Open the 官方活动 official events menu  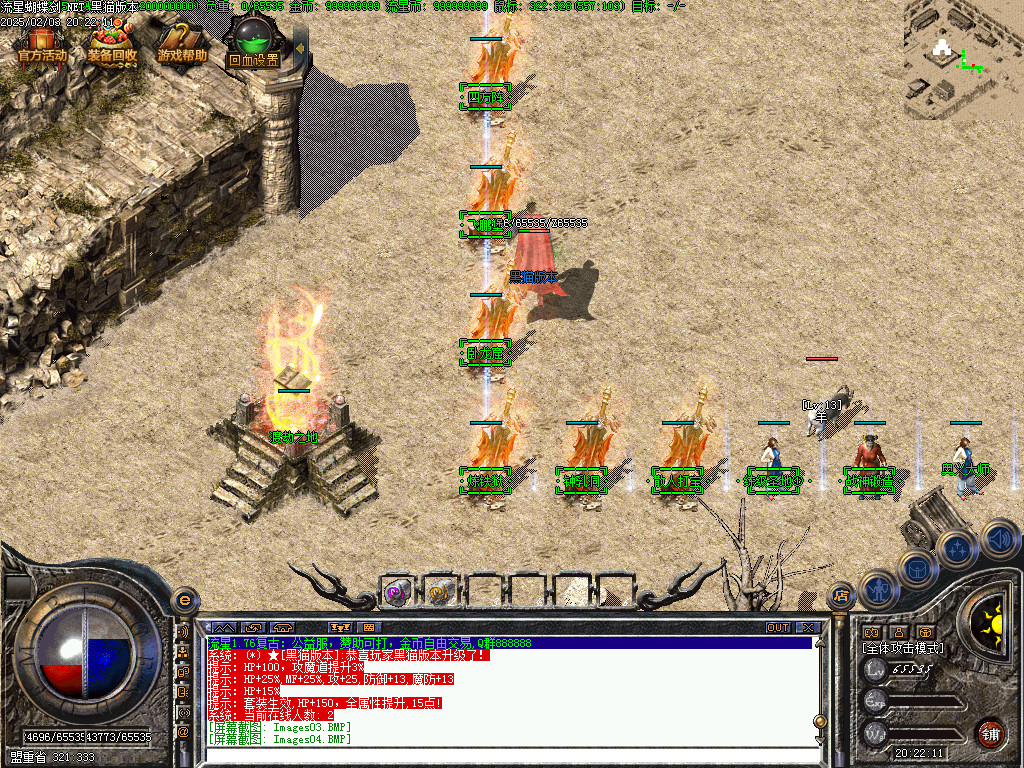click(x=42, y=46)
